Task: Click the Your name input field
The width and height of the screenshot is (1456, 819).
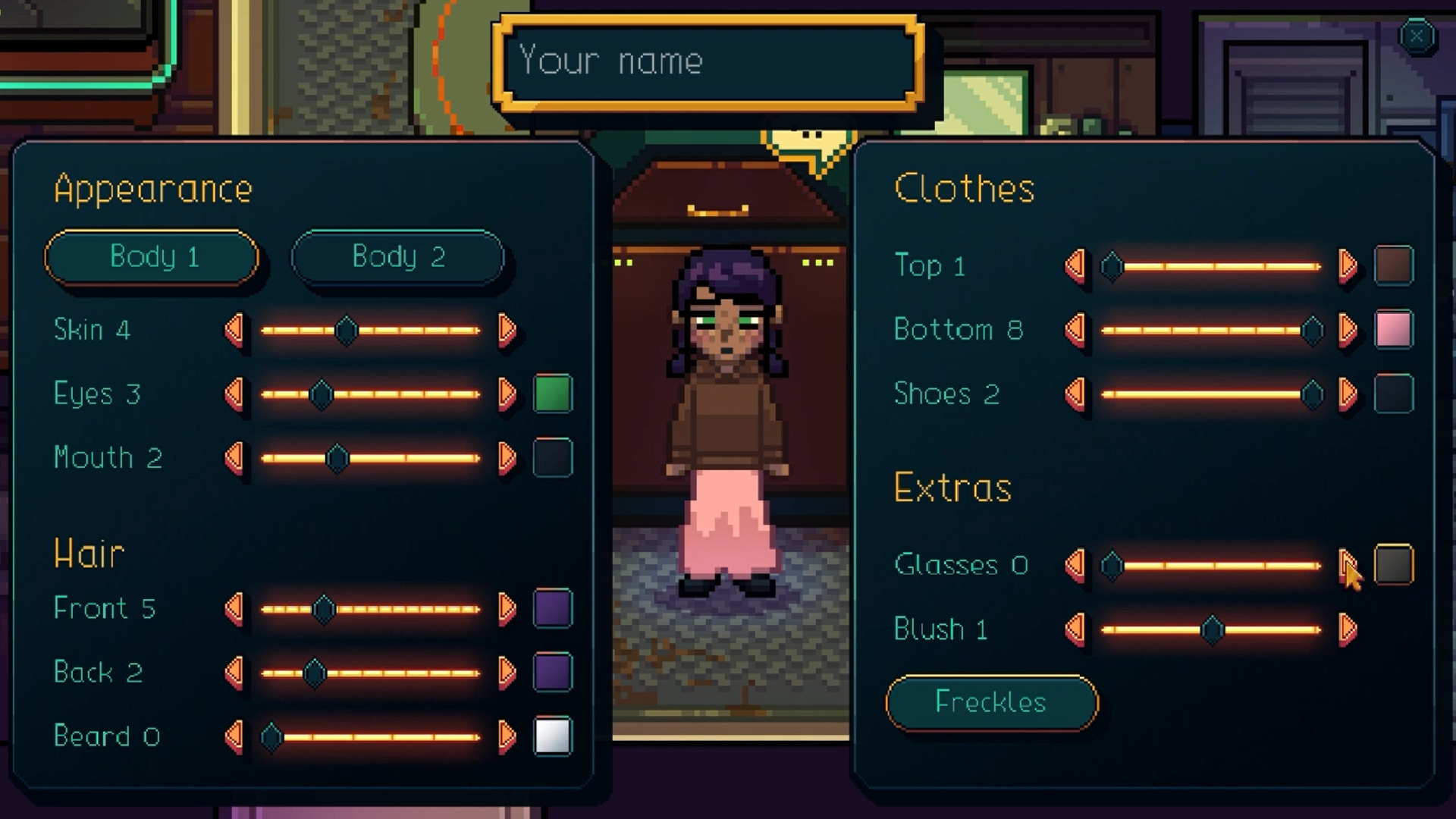Action: (708, 61)
